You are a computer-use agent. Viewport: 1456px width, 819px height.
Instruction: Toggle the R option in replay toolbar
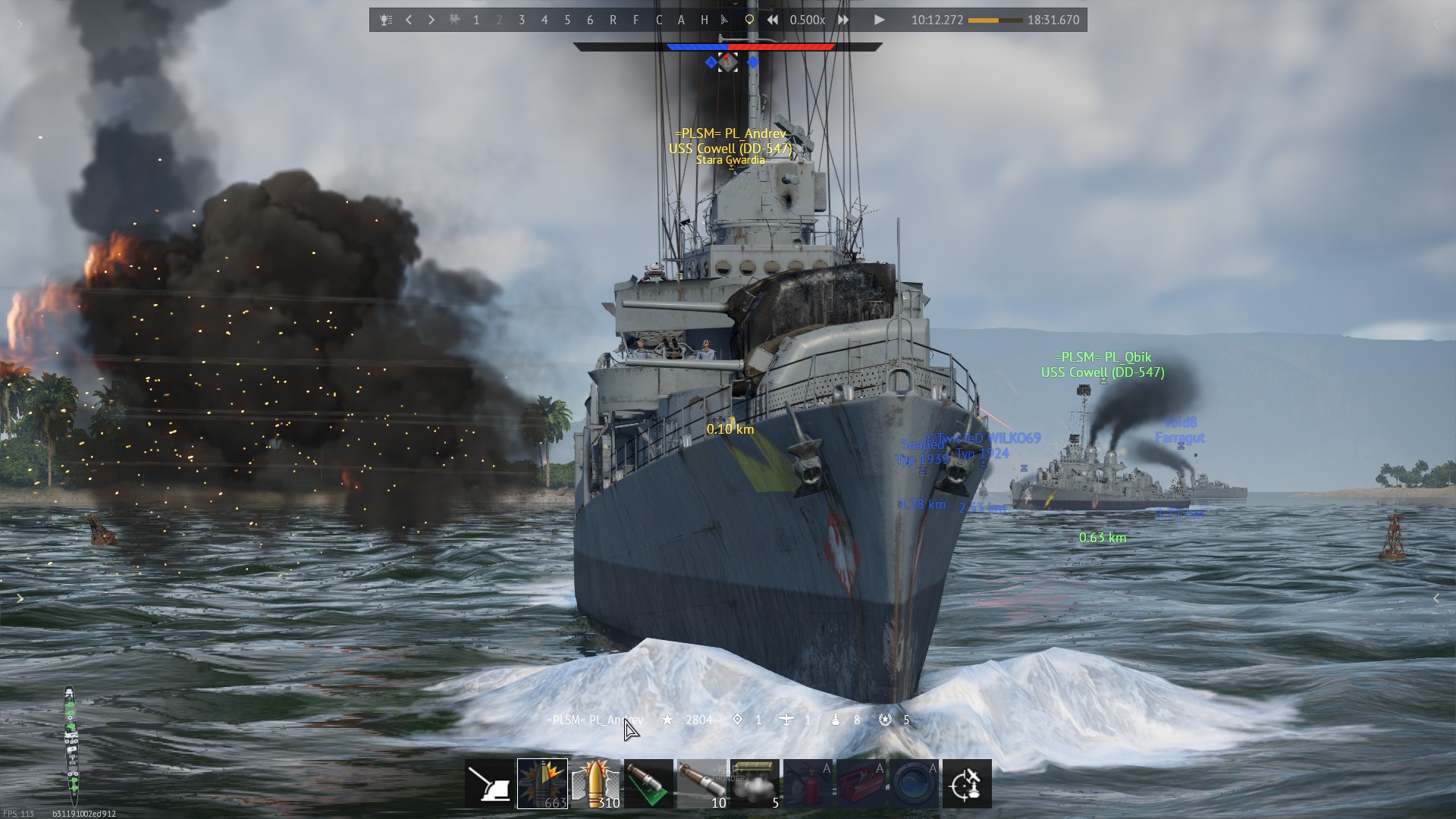point(613,20)
